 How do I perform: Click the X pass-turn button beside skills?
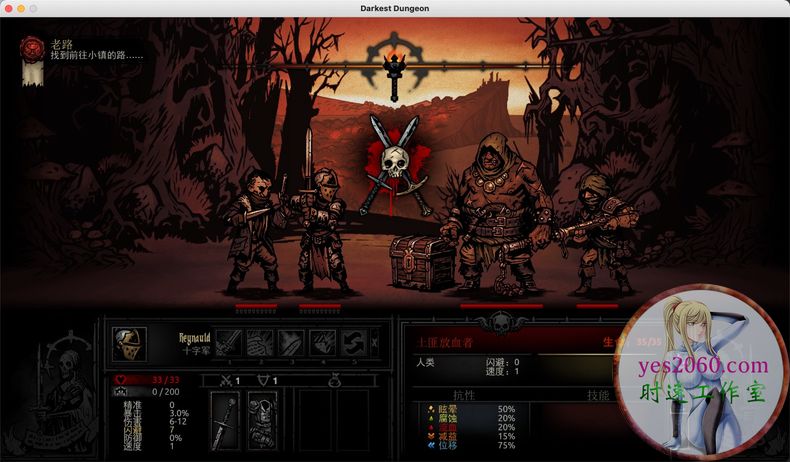(375, 343)
